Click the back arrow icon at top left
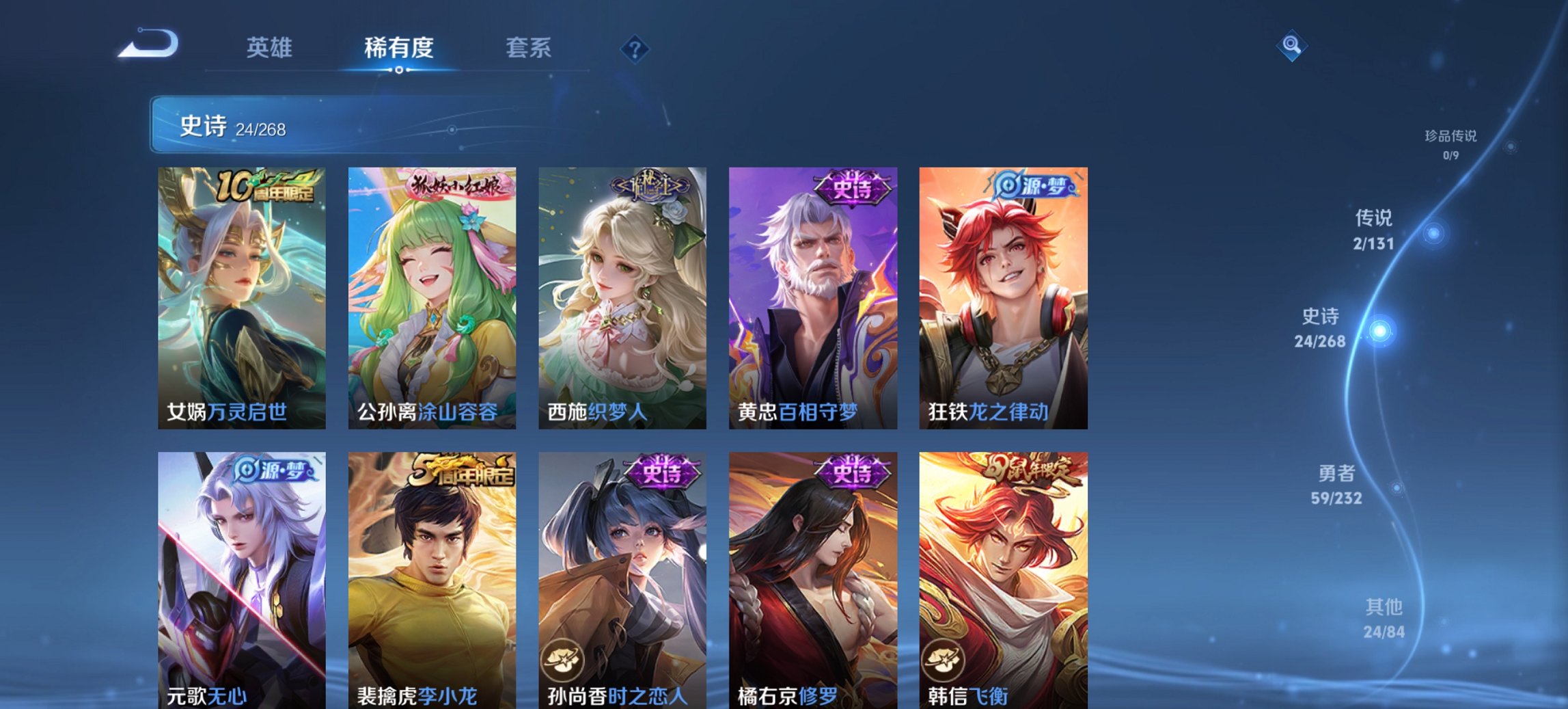 coord(147,45)
